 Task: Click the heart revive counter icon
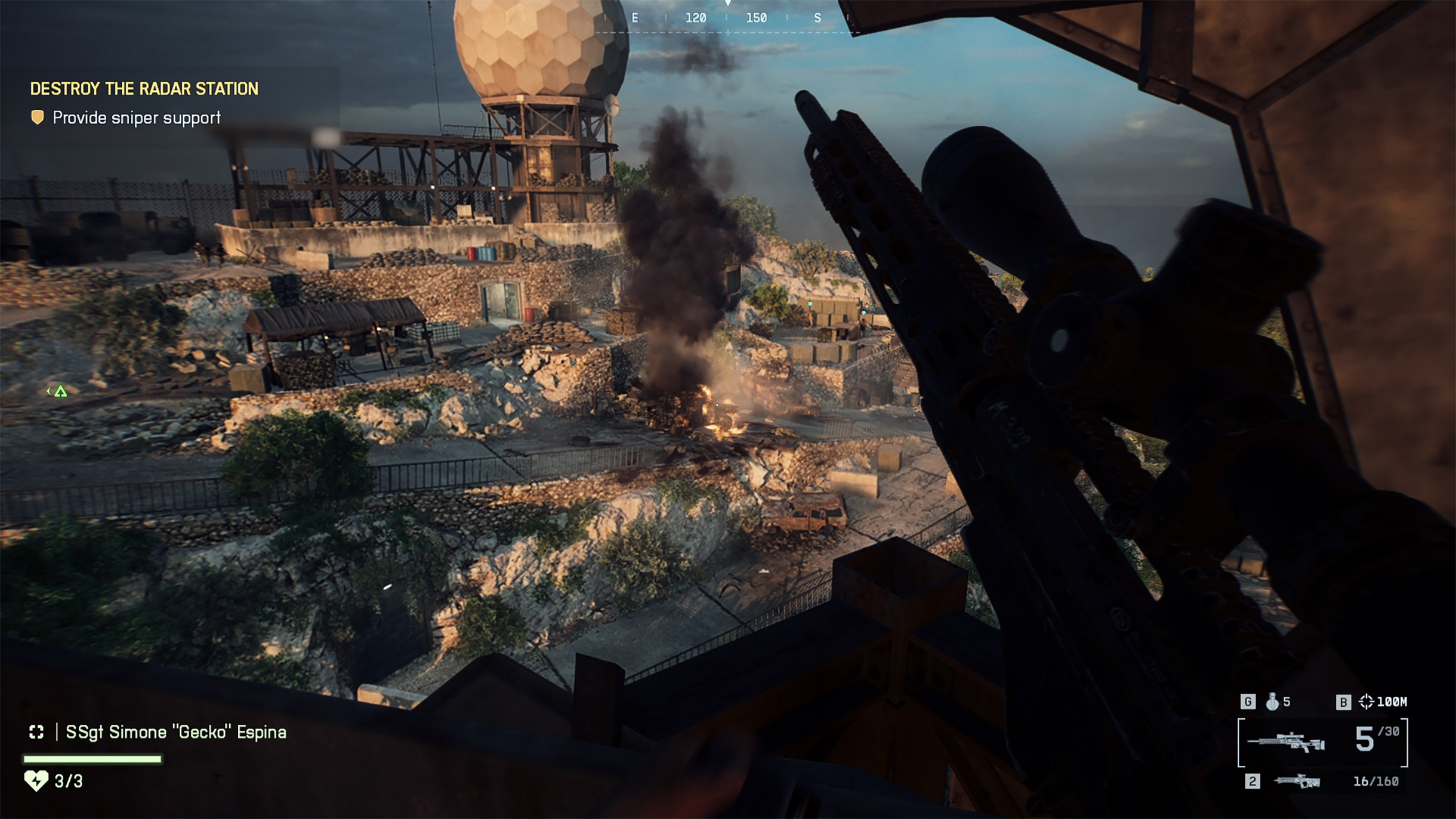tap(36, 780)
